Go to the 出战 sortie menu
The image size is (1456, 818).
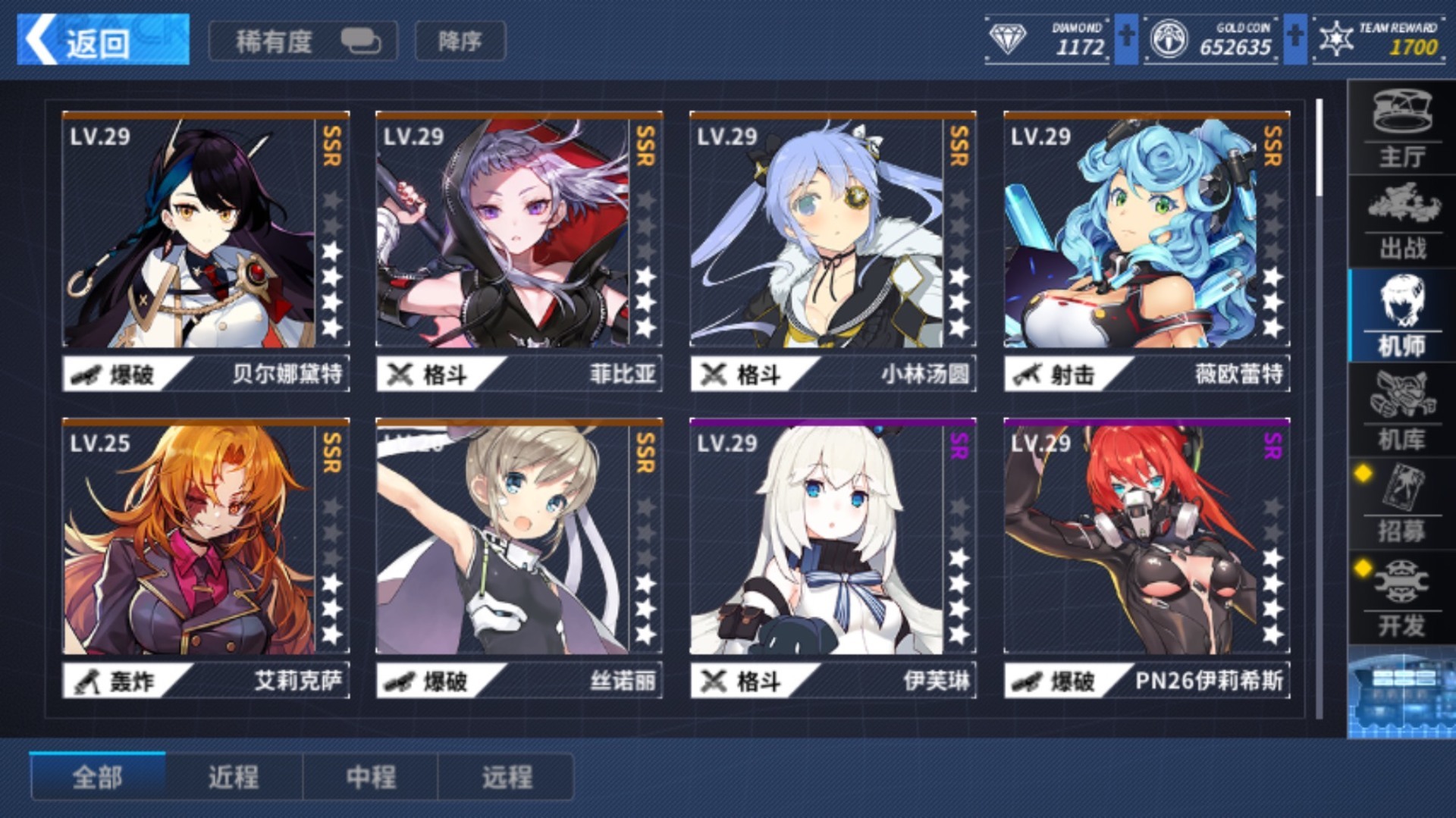click(x=1401, y=222)
